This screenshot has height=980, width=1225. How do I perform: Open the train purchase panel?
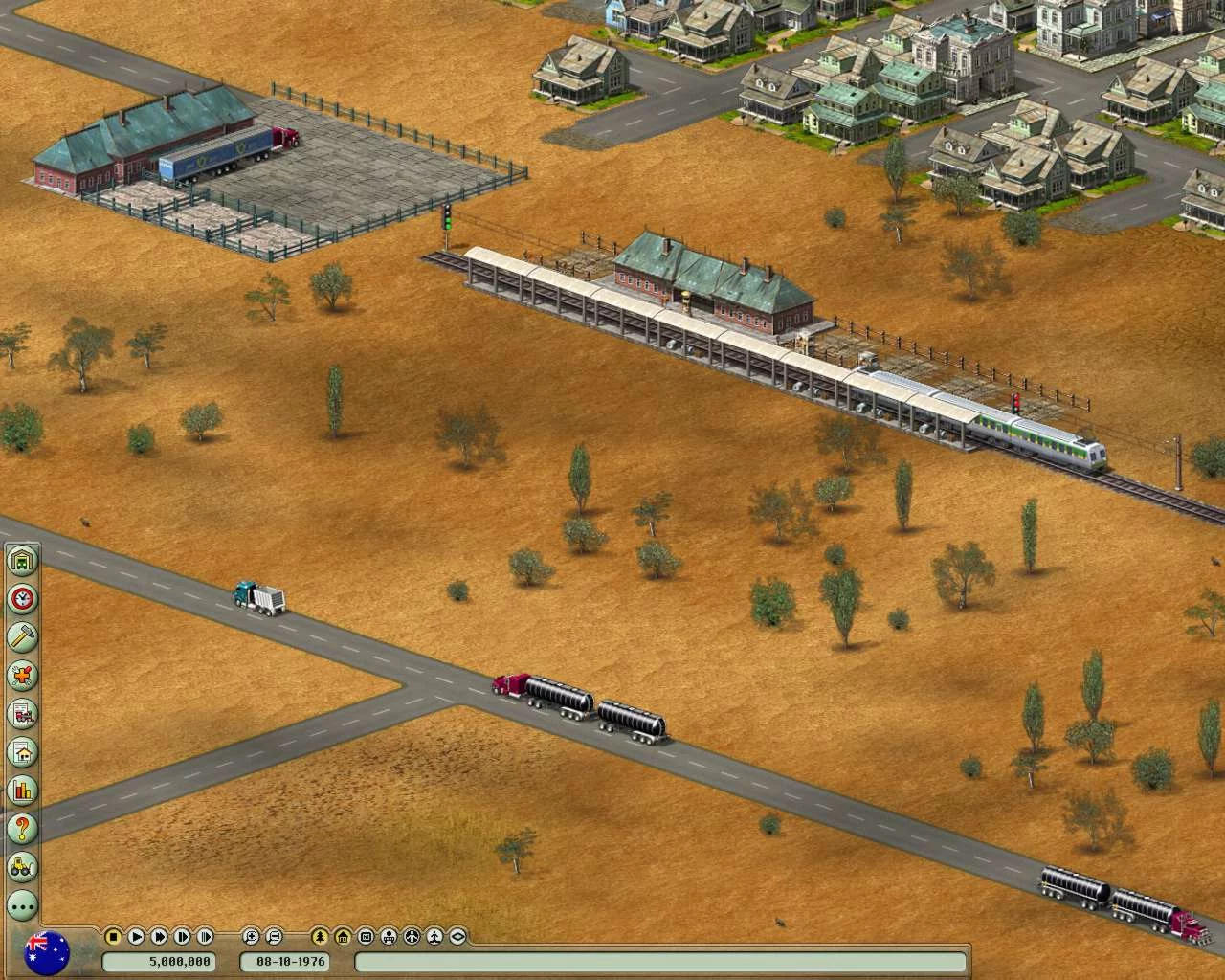[x=21, y=713]
